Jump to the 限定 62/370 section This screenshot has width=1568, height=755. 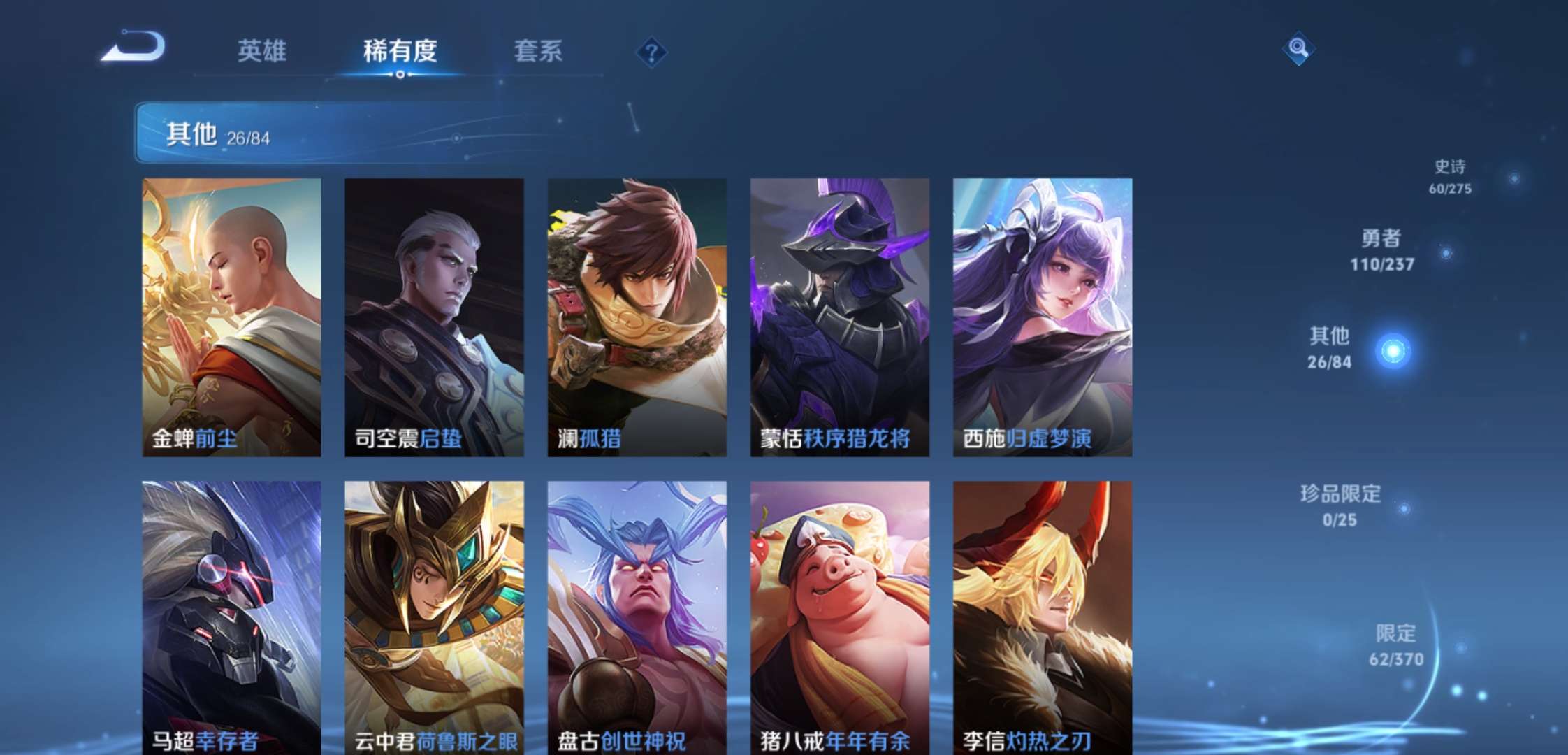point(1395,645)
